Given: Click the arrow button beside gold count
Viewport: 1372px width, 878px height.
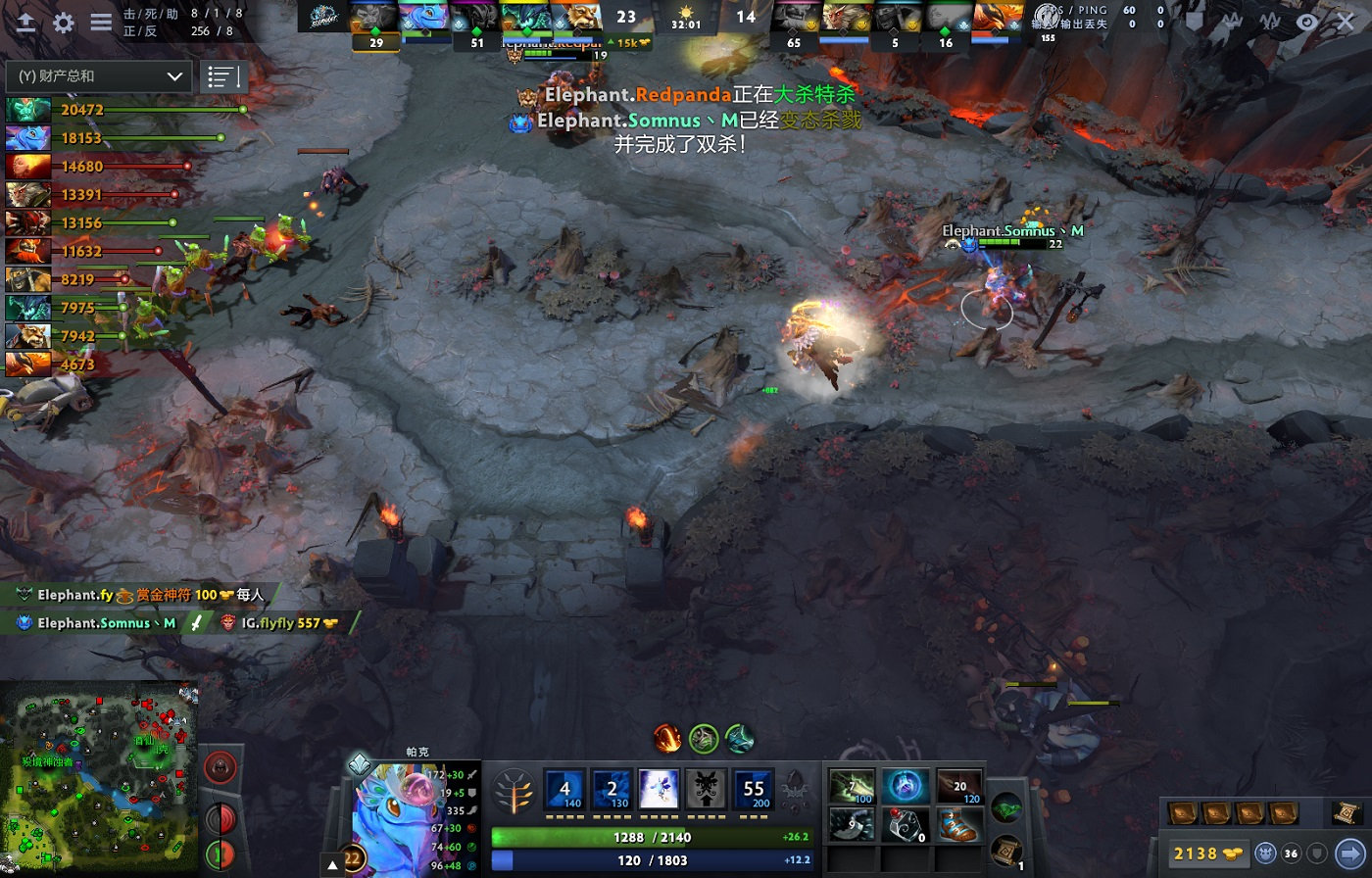Looking at the screenshot, I should pos(1350,854).
